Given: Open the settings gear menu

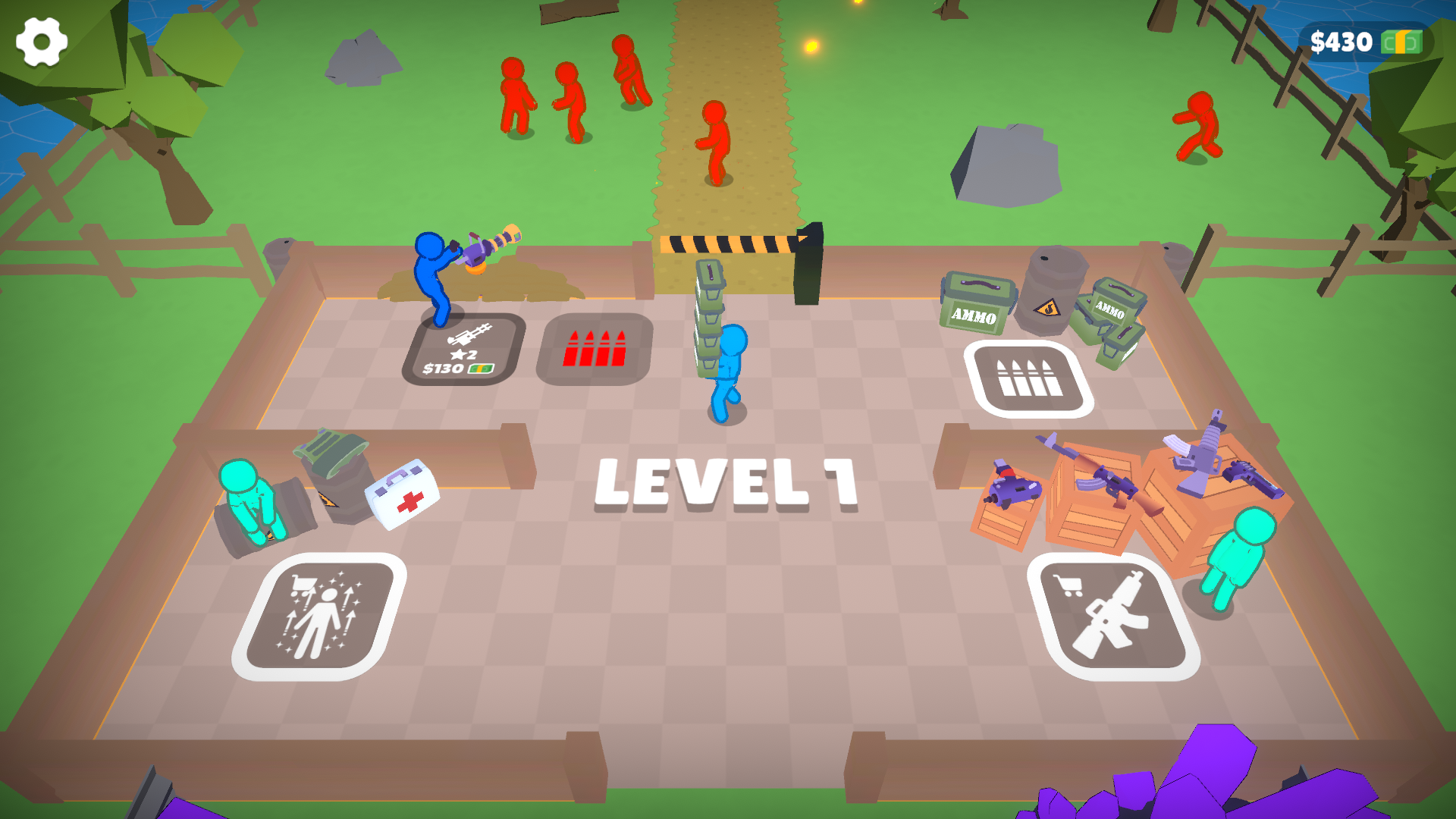Looking at the screenshot, I should tap(42, 42).
